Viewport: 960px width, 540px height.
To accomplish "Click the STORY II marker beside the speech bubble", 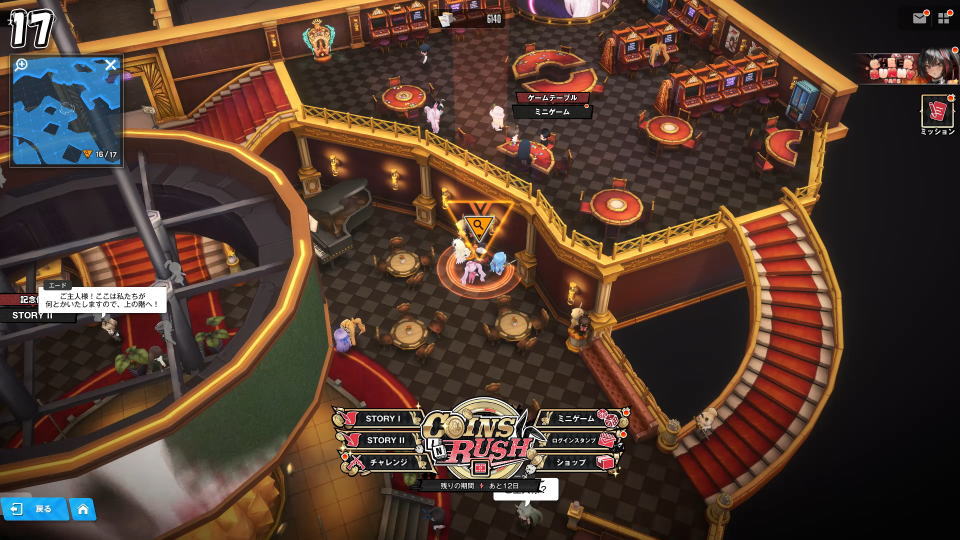I will coord(32,315).
